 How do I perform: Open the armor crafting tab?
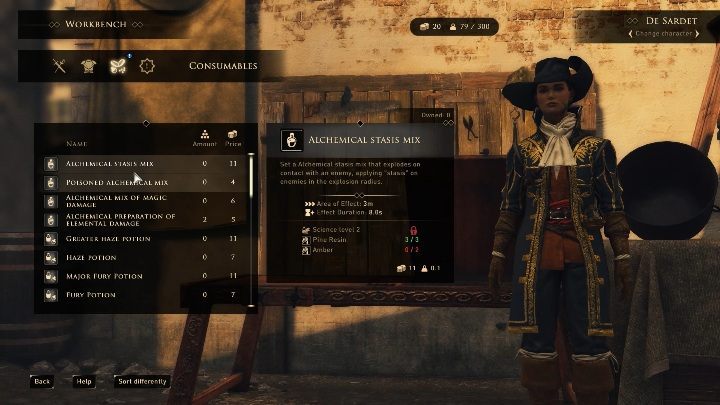pos(87,66)
